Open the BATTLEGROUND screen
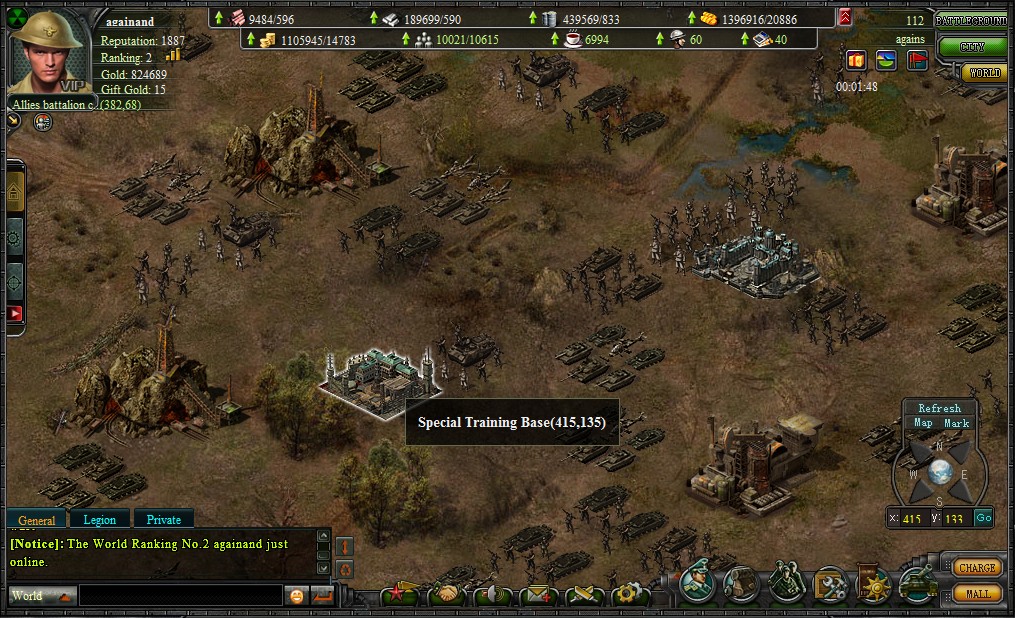The height and width of the screenshot is (618, 1015). [x=972, y=20]
